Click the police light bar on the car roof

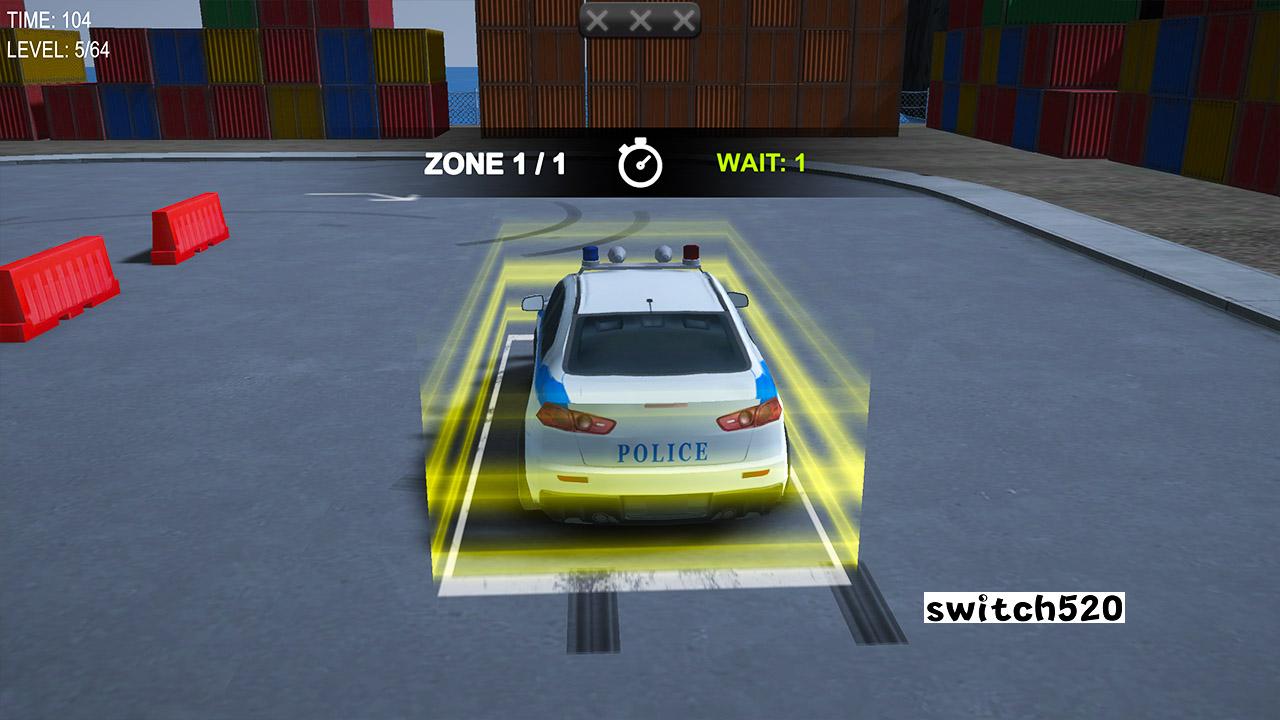click(640, 258)
